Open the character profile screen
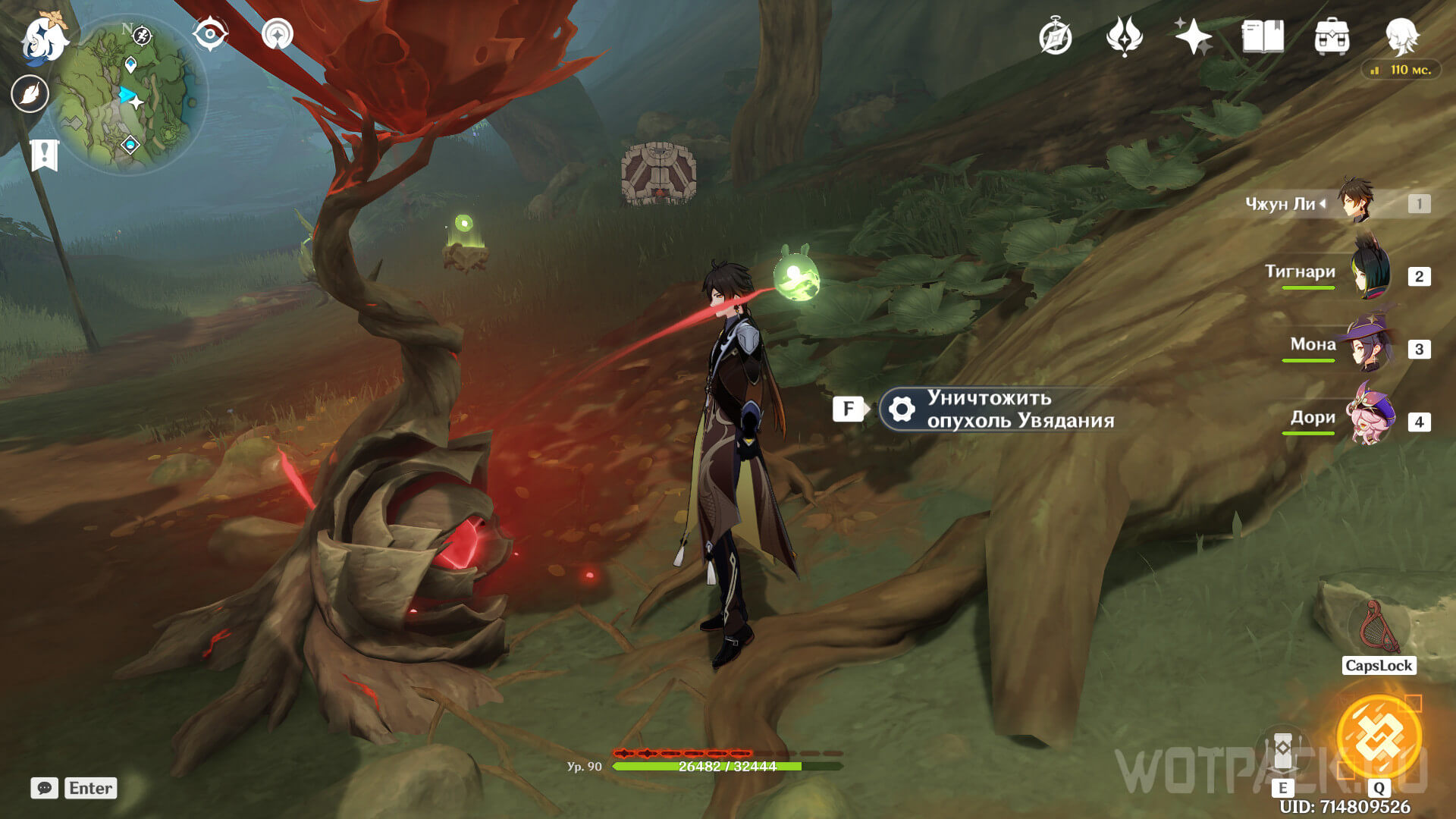Viewport: 1456px width, 819px height. 1401,36
